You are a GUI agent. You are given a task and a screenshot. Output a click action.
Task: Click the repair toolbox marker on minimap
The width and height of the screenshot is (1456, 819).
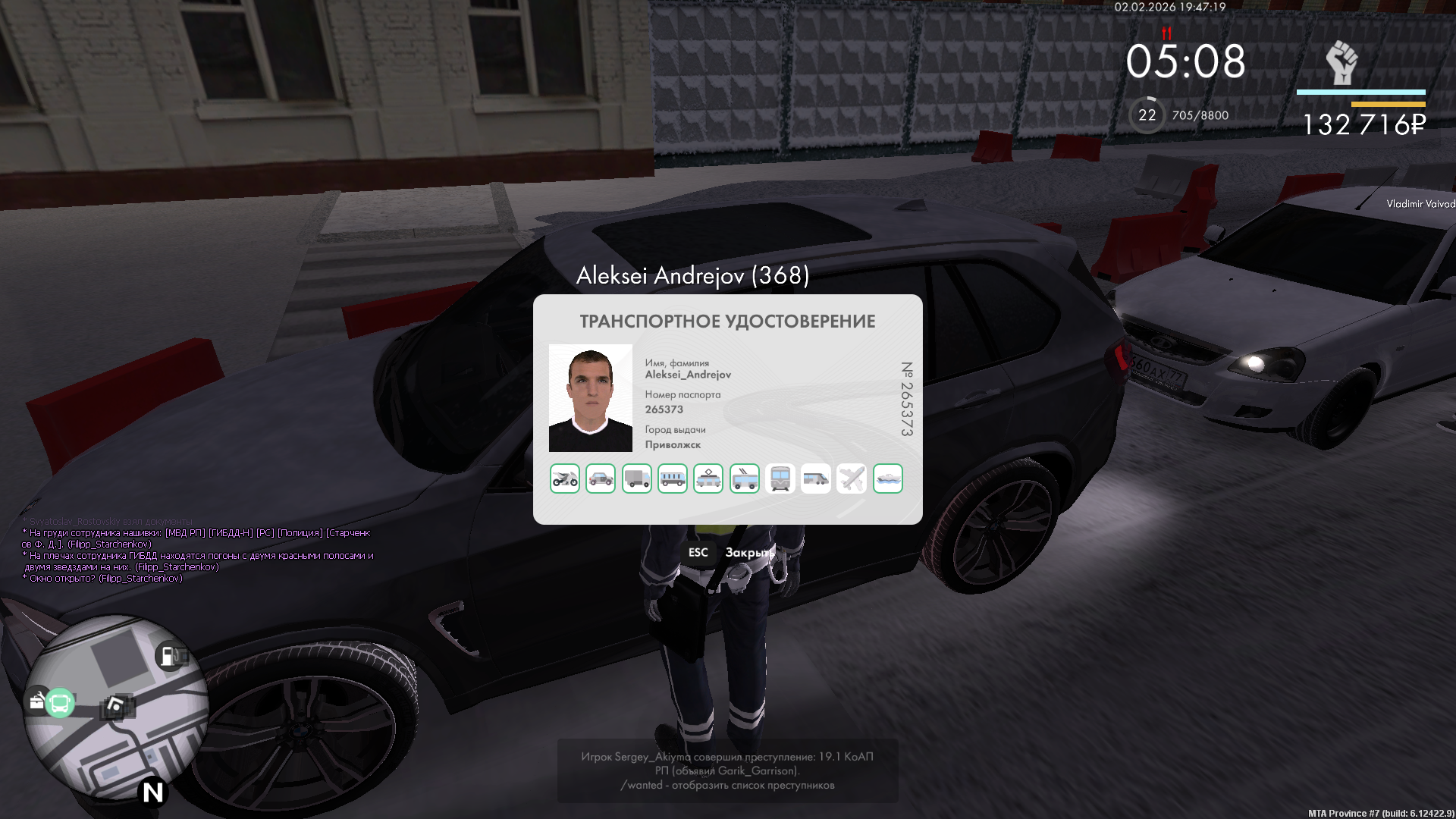(x=36, y=701)
